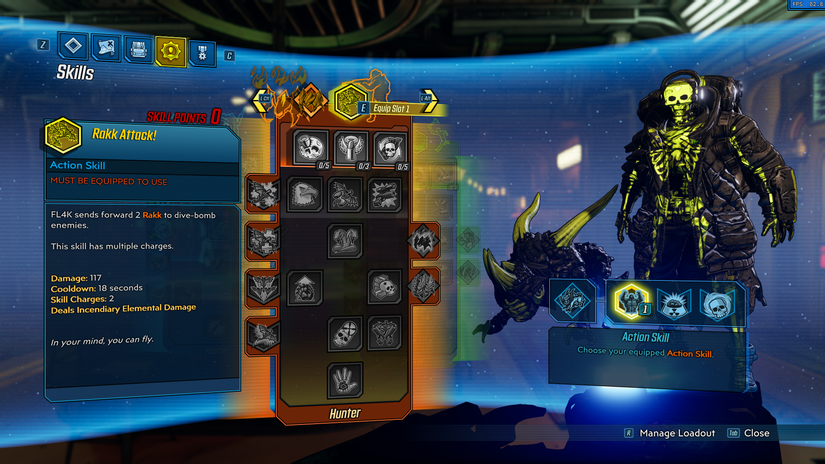The width and height of the screenshot is (825, 464).
Task: Close the Skills menu
Action: 755,433
